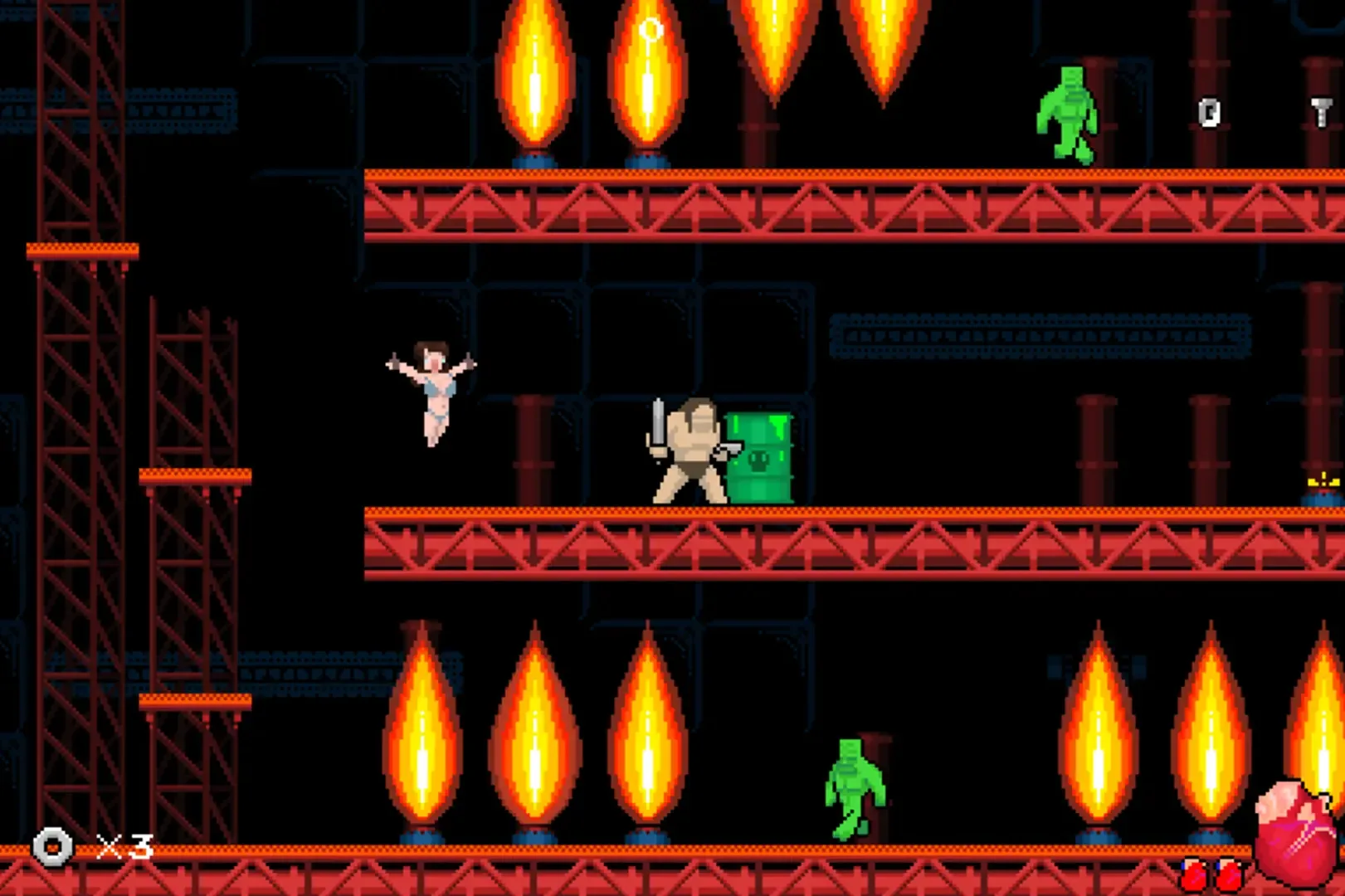The width and height of the screenshot is (1345, 896).
Task: Click the falling woman in the bikini
Action: (432, 390)
